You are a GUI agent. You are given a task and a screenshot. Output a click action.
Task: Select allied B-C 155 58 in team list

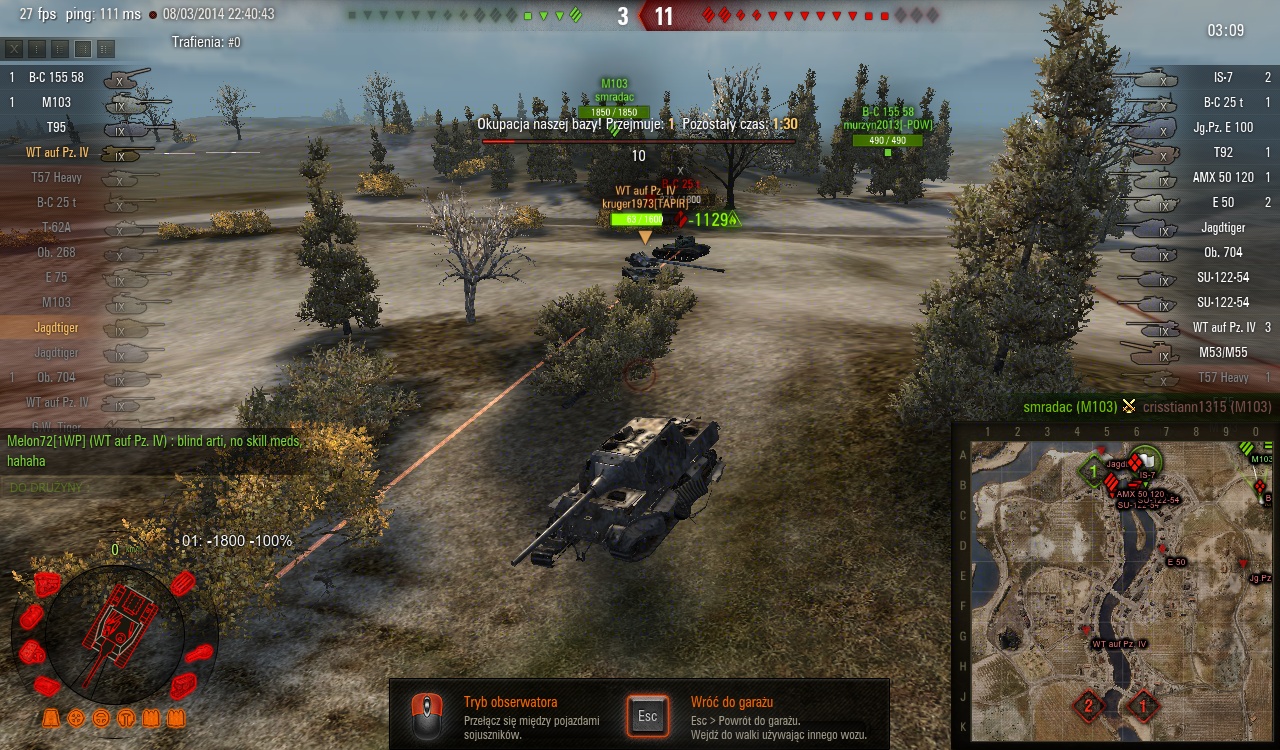click(x=56, y=77)
